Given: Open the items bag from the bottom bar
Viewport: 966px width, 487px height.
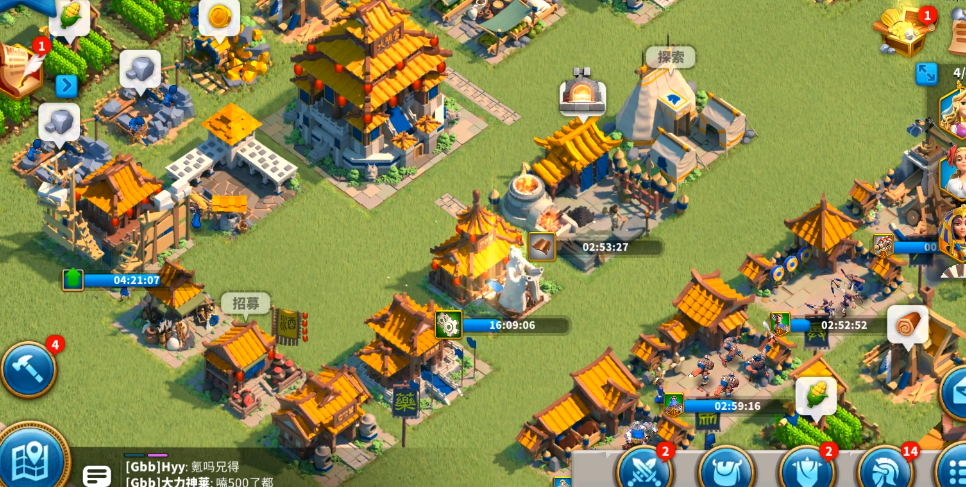Looking at the screenshot, I should point(724,471).
